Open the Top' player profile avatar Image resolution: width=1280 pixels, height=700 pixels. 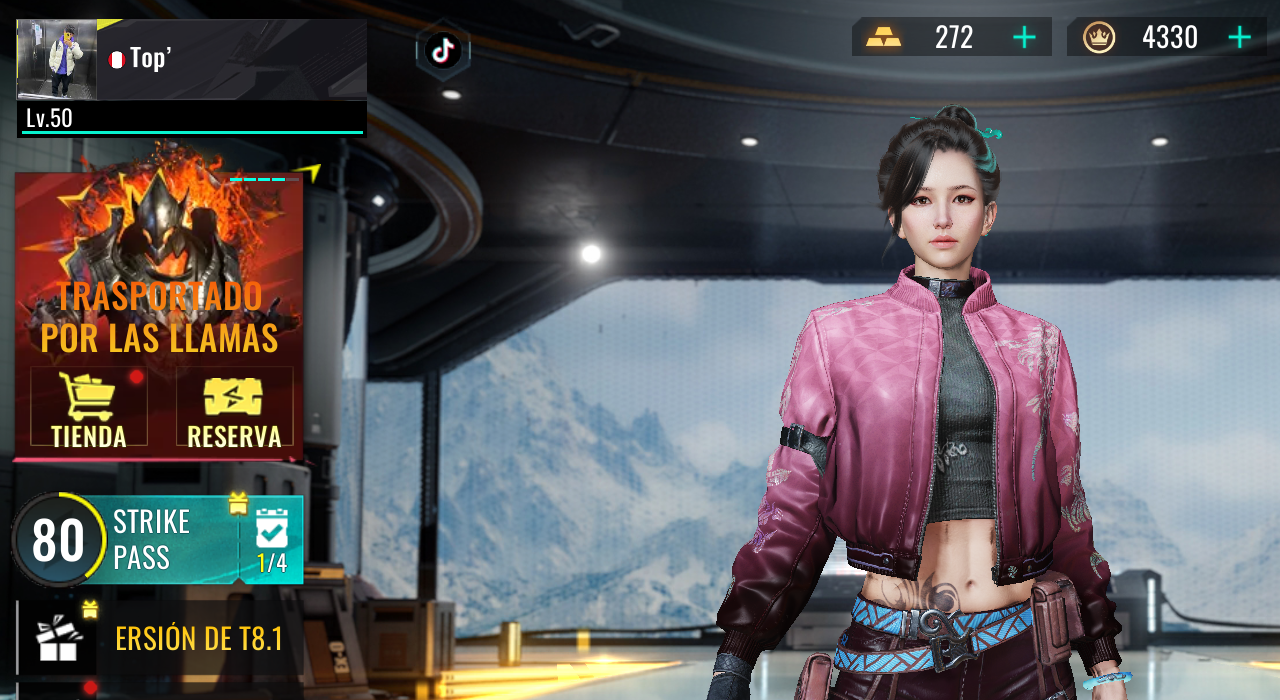click(57, 60)
